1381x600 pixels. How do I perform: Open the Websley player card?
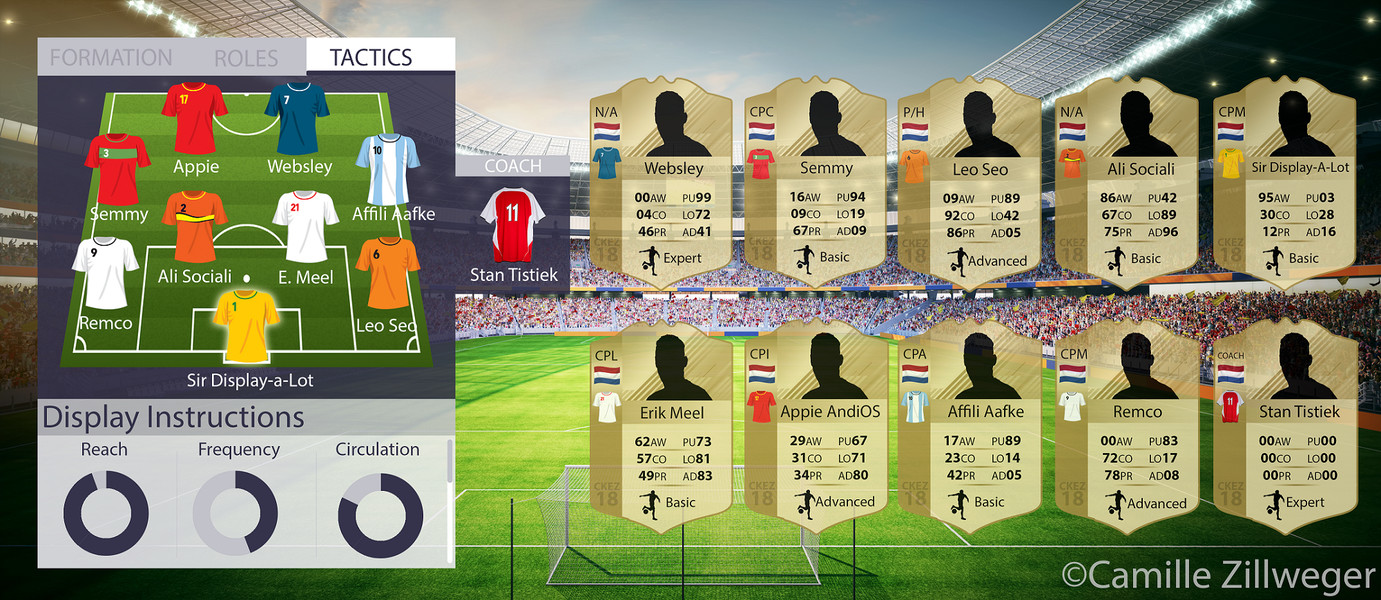coord(659,180)
